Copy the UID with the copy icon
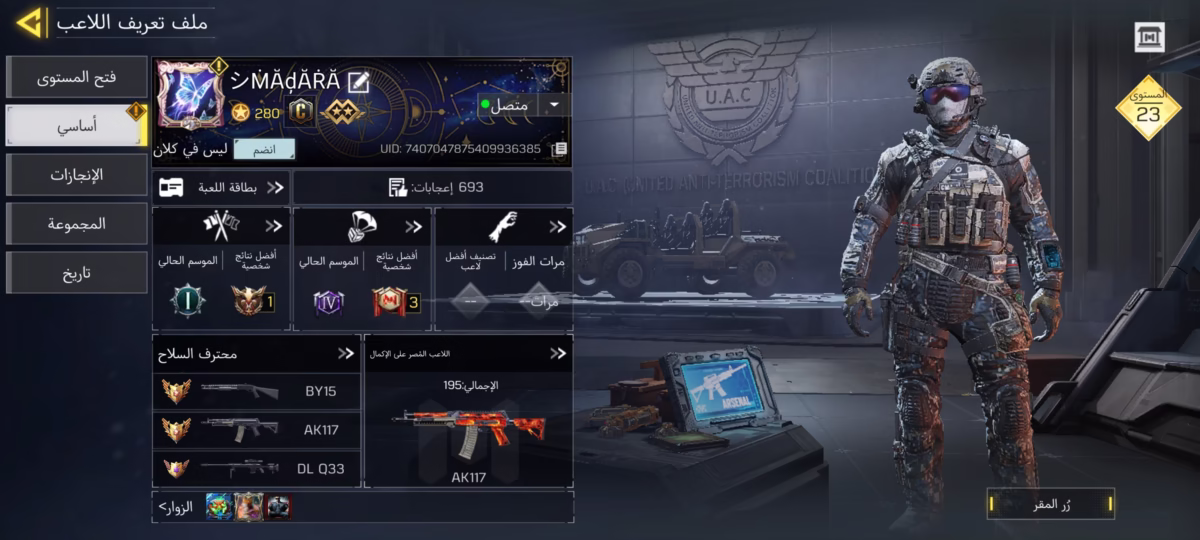 click(560, 149)
